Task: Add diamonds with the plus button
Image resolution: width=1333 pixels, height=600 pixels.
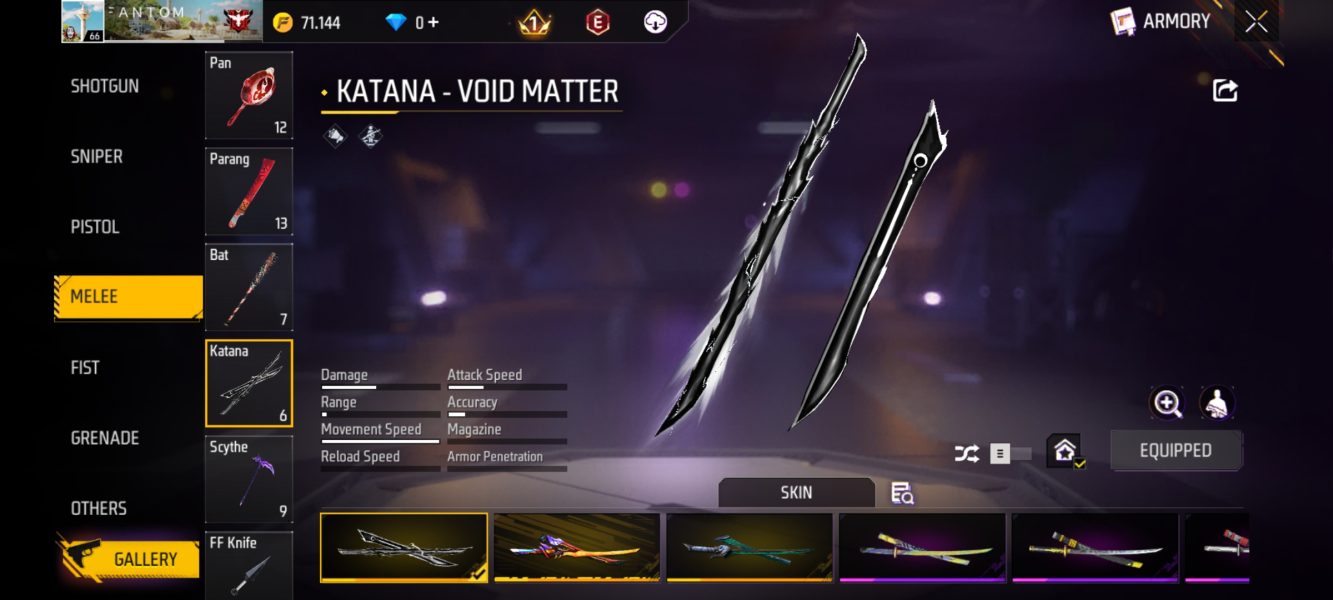Action: click(433, 22)
